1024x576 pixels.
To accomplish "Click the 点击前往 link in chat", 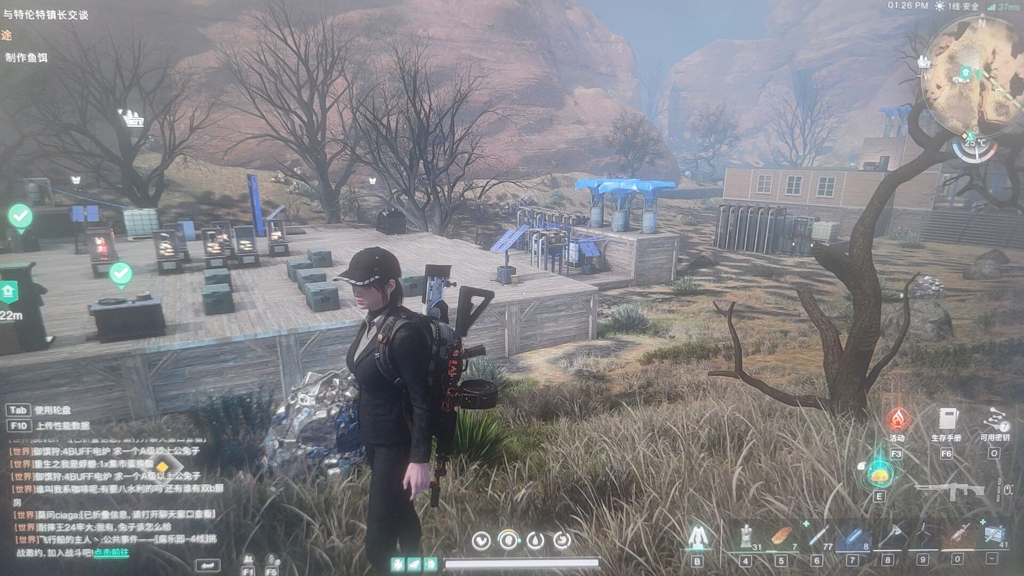I will pos(111,552).
